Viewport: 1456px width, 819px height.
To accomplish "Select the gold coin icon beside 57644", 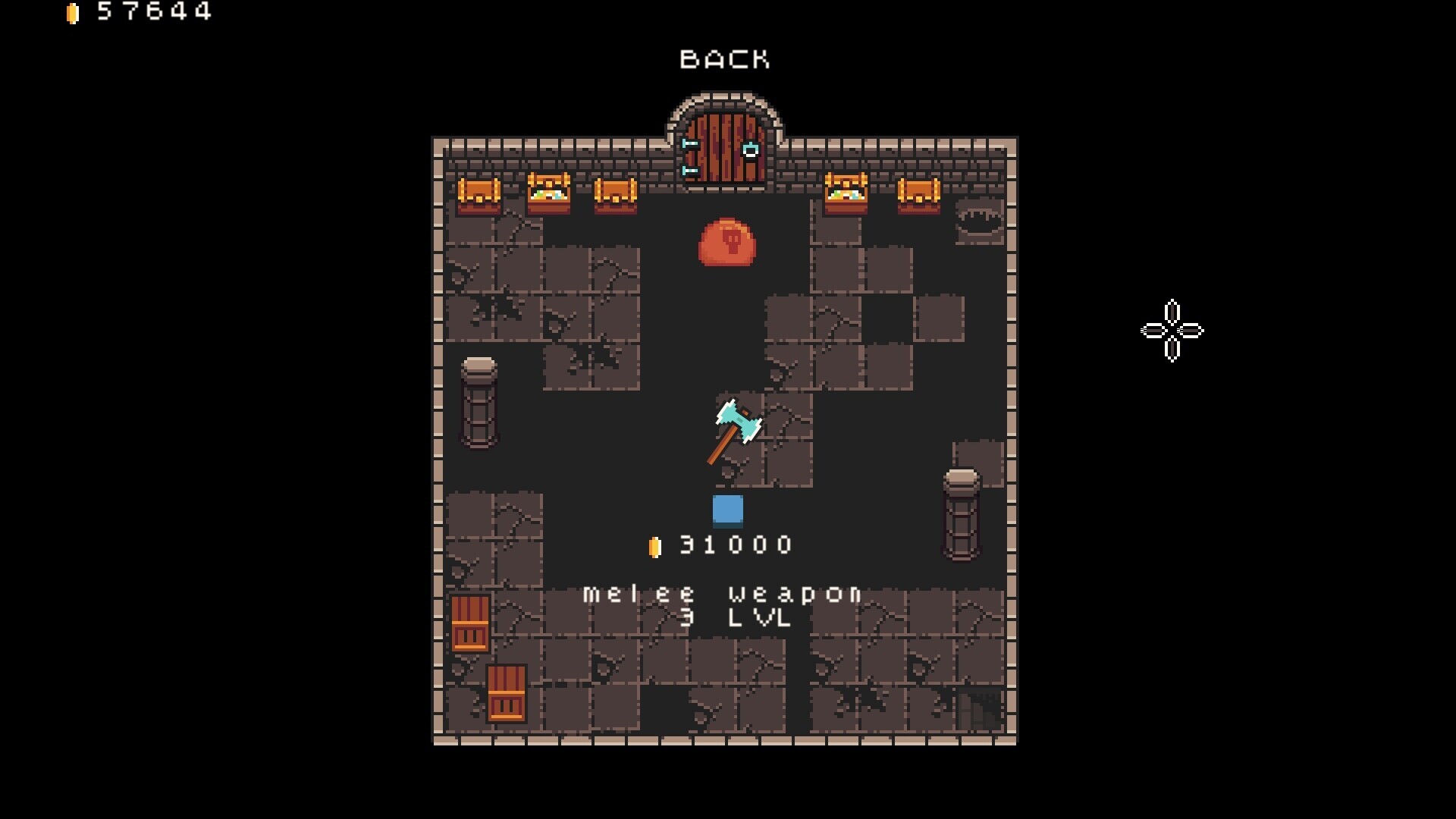I will [74, 12].
